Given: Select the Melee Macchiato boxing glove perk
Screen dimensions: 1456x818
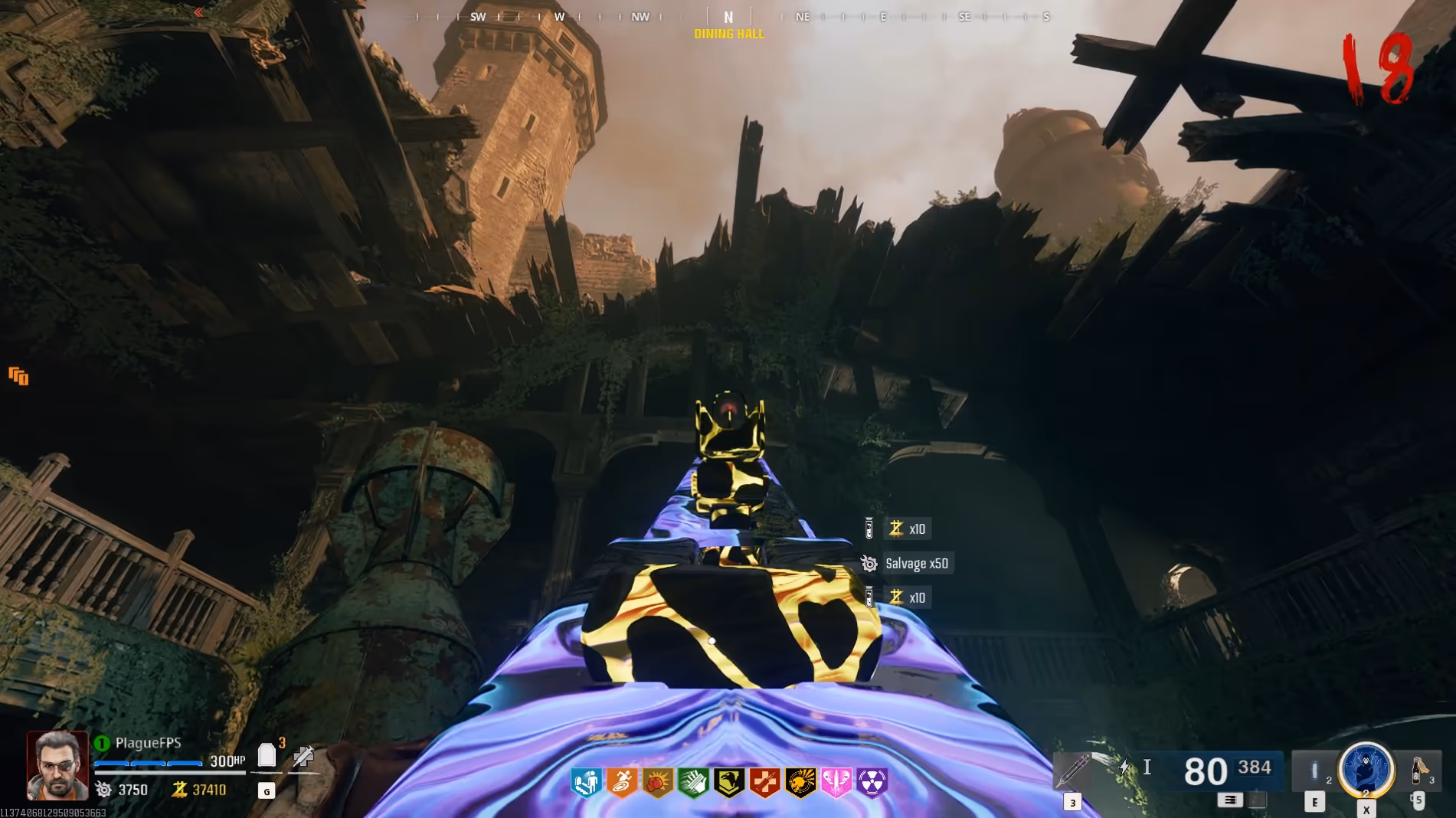Looking at the screenshot, I should (658, 783).
